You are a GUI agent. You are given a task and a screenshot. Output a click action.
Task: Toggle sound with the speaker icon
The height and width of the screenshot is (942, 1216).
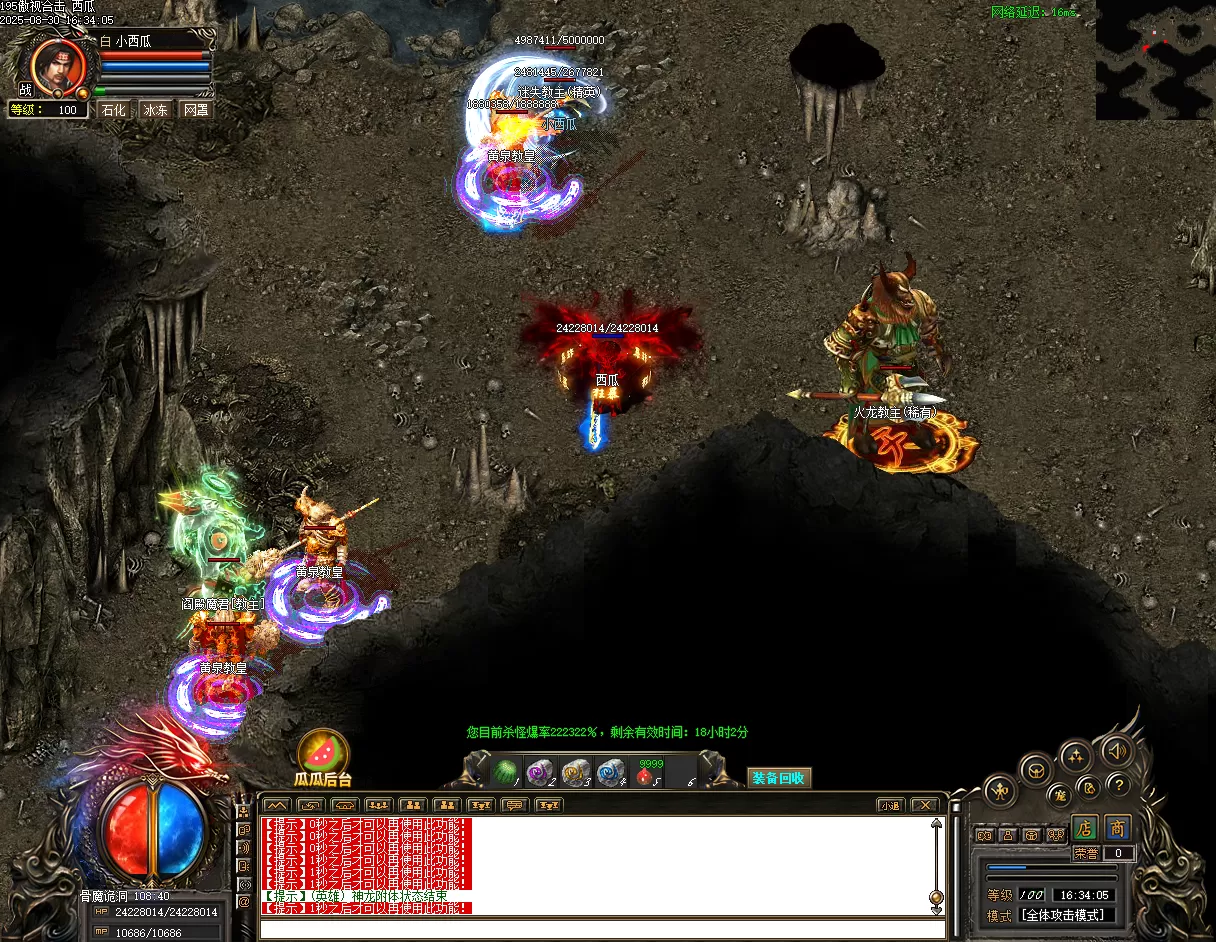pyautogui.click(x=1116, y=750)
